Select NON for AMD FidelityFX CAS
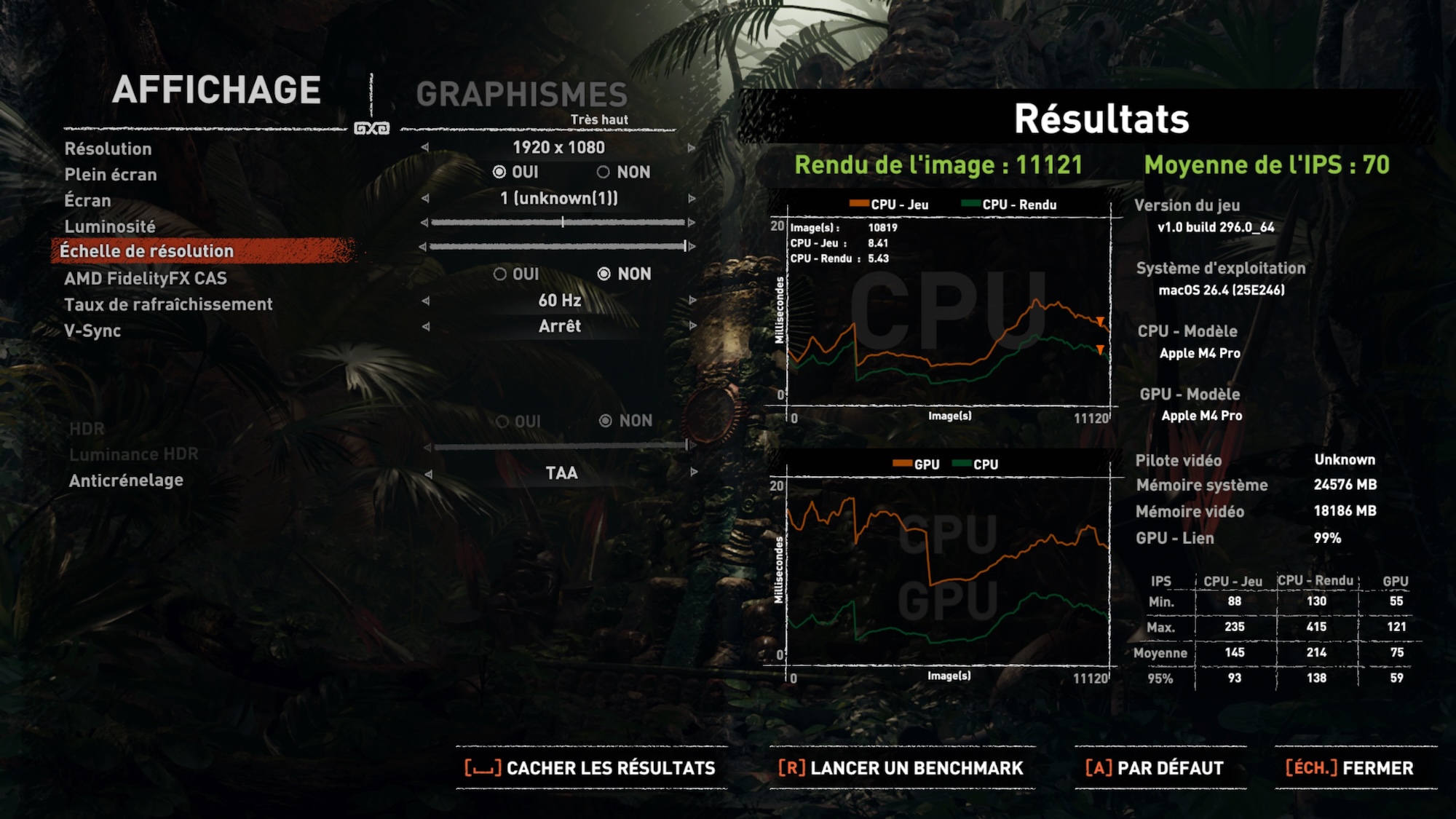Viewport: 1456px width, 819px height. (604, 274)
